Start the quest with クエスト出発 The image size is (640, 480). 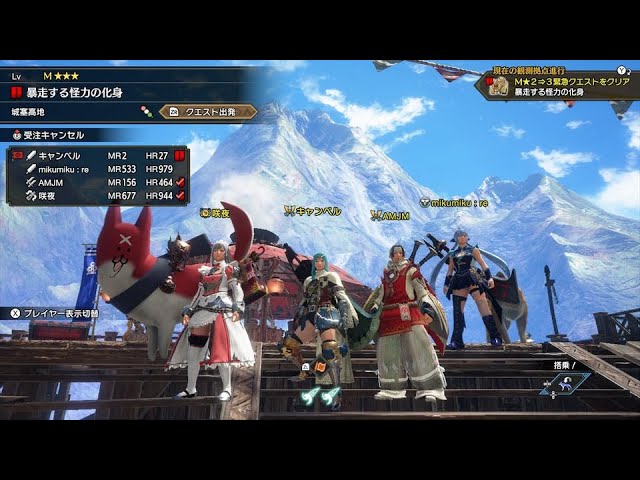(x=207, y=112)
